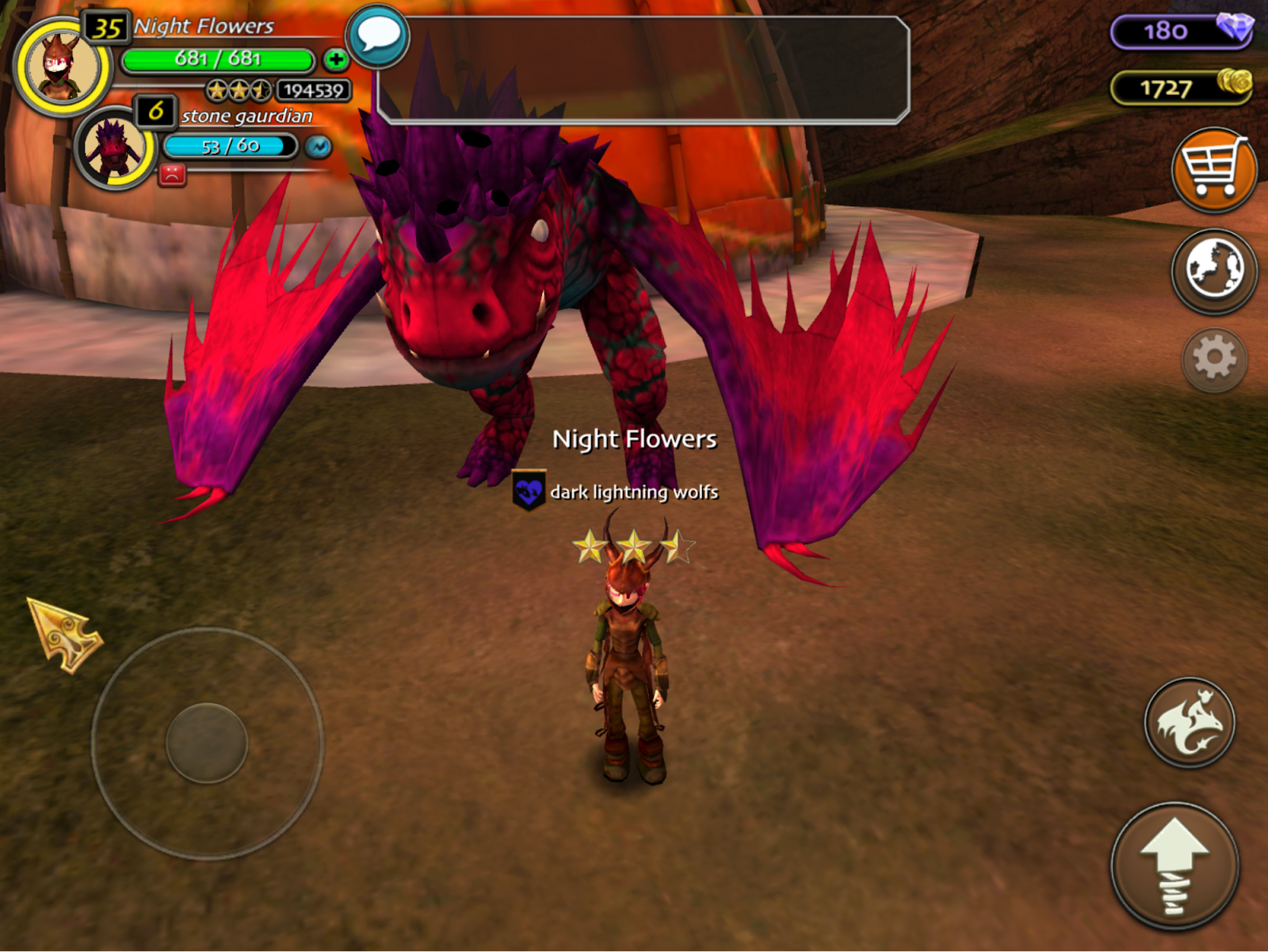This screenshot has height=952, width=1268.
Task: Tap the jump arrow button
Action: tap(1174, 866)
